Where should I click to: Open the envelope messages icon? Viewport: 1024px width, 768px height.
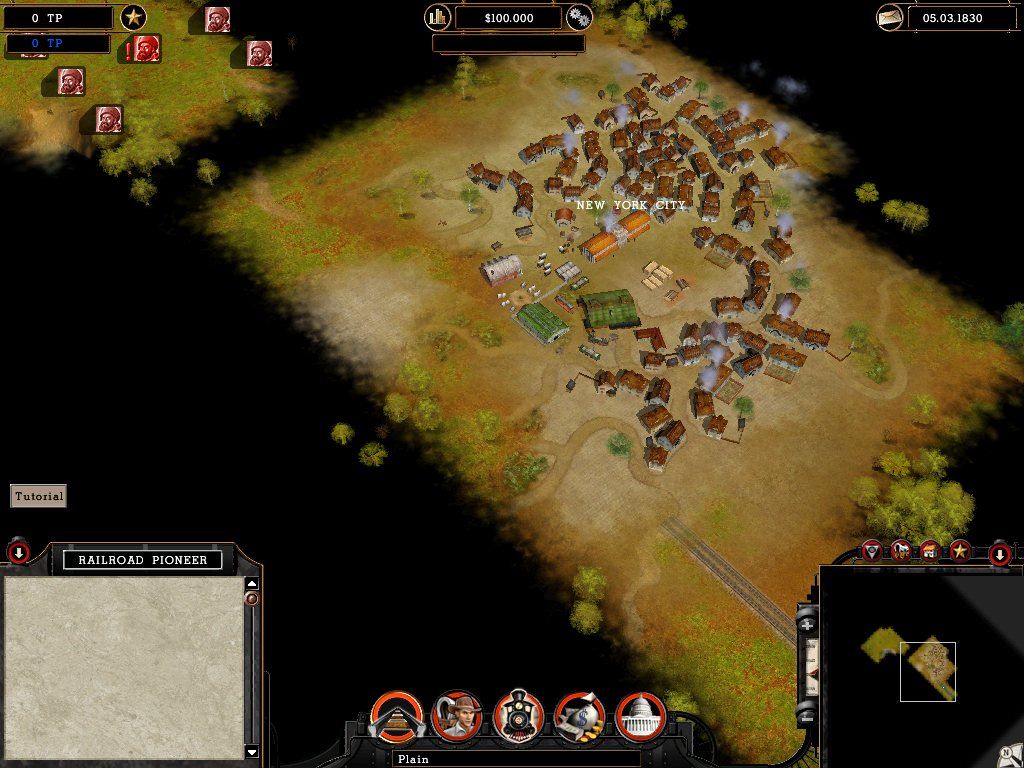(x=890, y=17)
